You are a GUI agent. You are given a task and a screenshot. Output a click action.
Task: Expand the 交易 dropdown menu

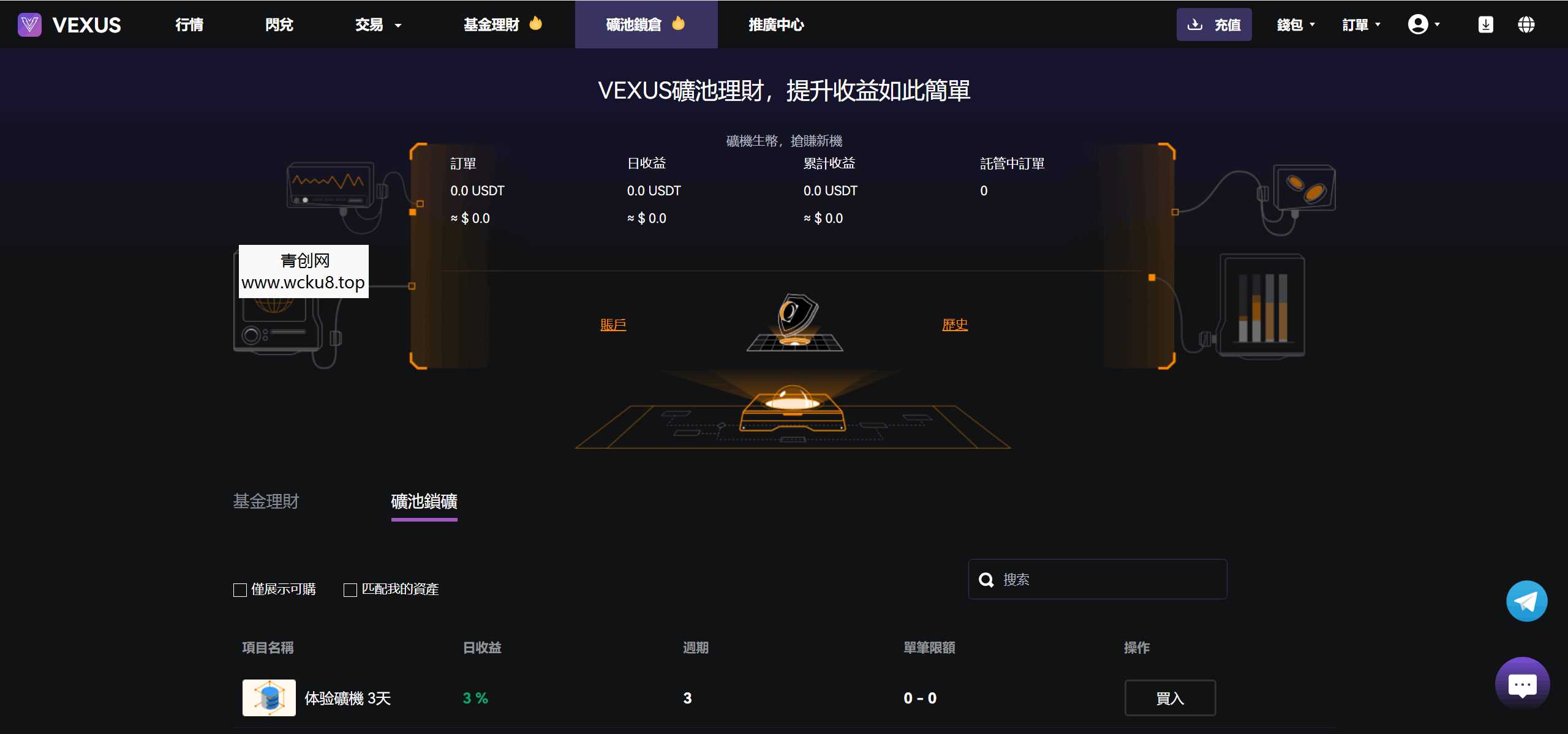tap(377, 24)
